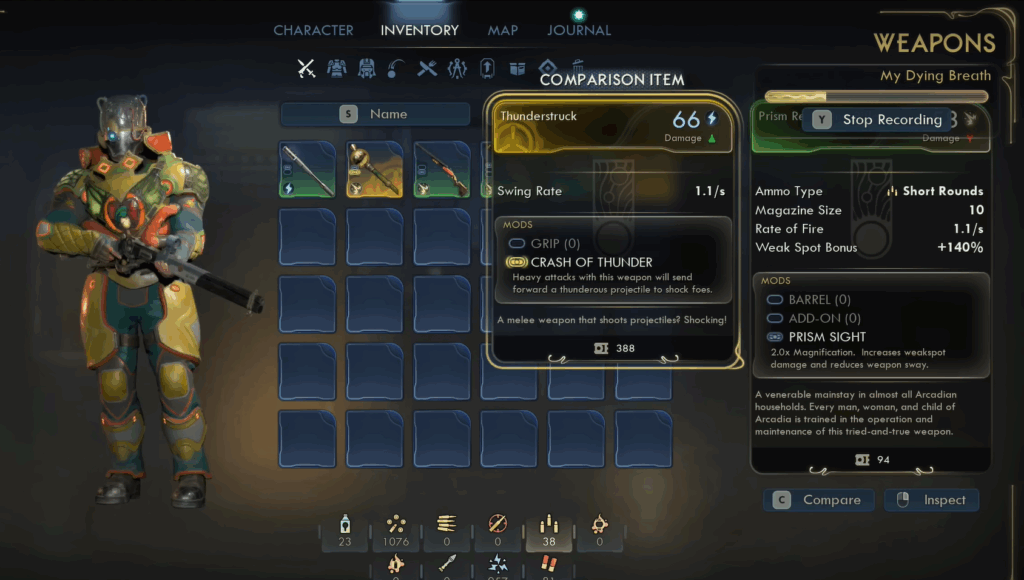The image size is (1024, 580).
Task: Open the Map tab
Action: [x=503, y=30]
